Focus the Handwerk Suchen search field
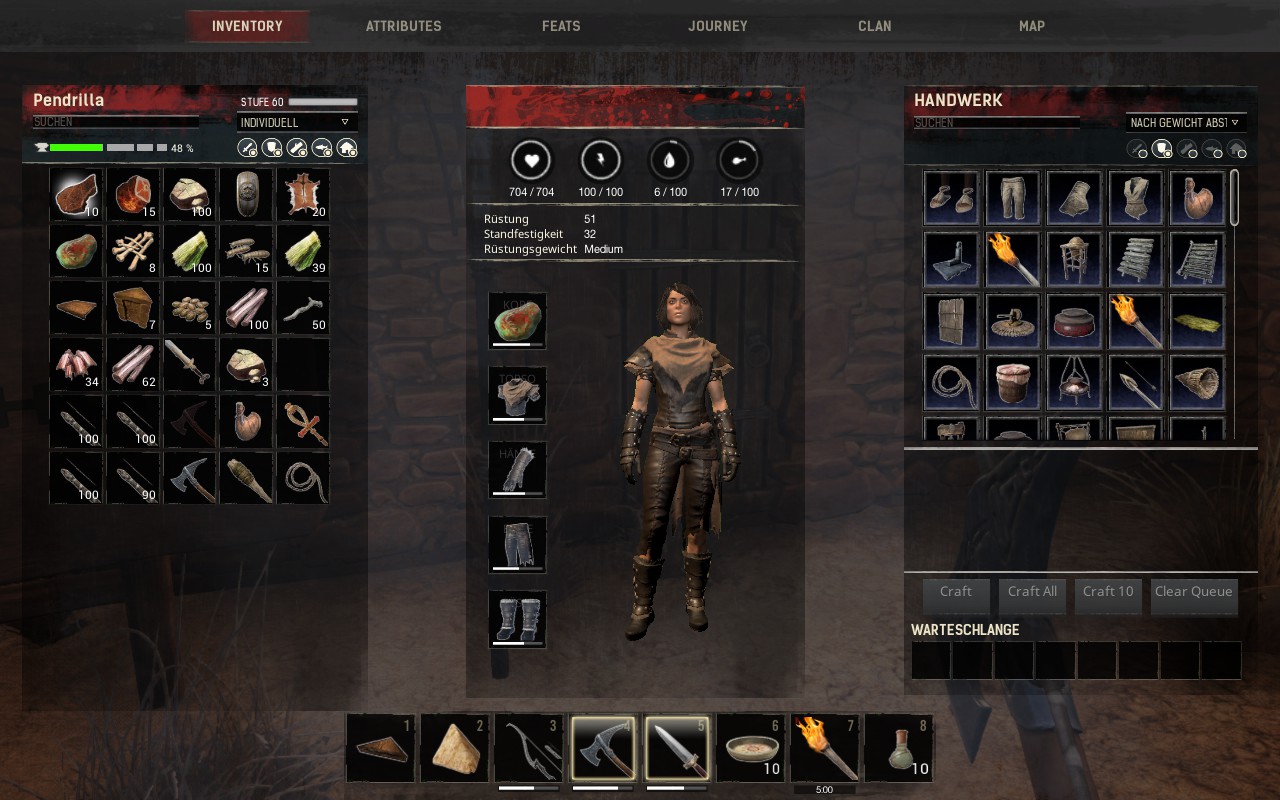The height and width of the screenshot is (800, 1280). 996,123
